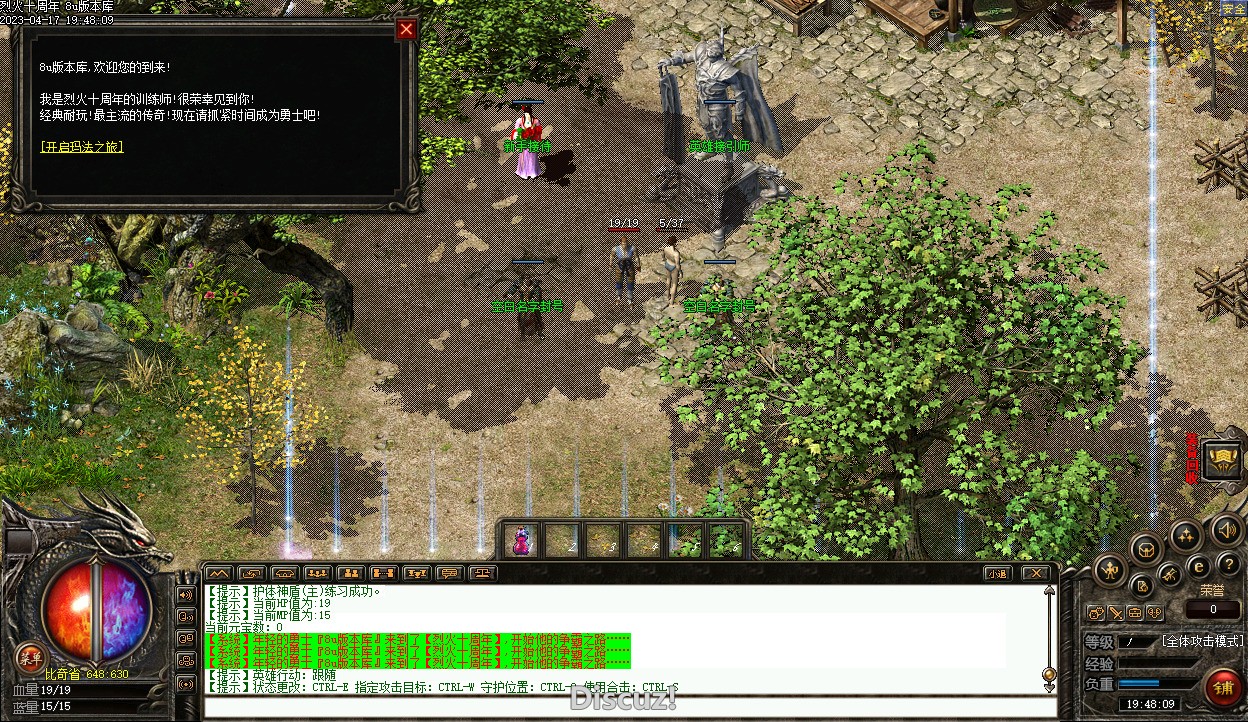
Task: Switch the 全体攻击模式 attack mode label
Action: (x=1202, y=641)
